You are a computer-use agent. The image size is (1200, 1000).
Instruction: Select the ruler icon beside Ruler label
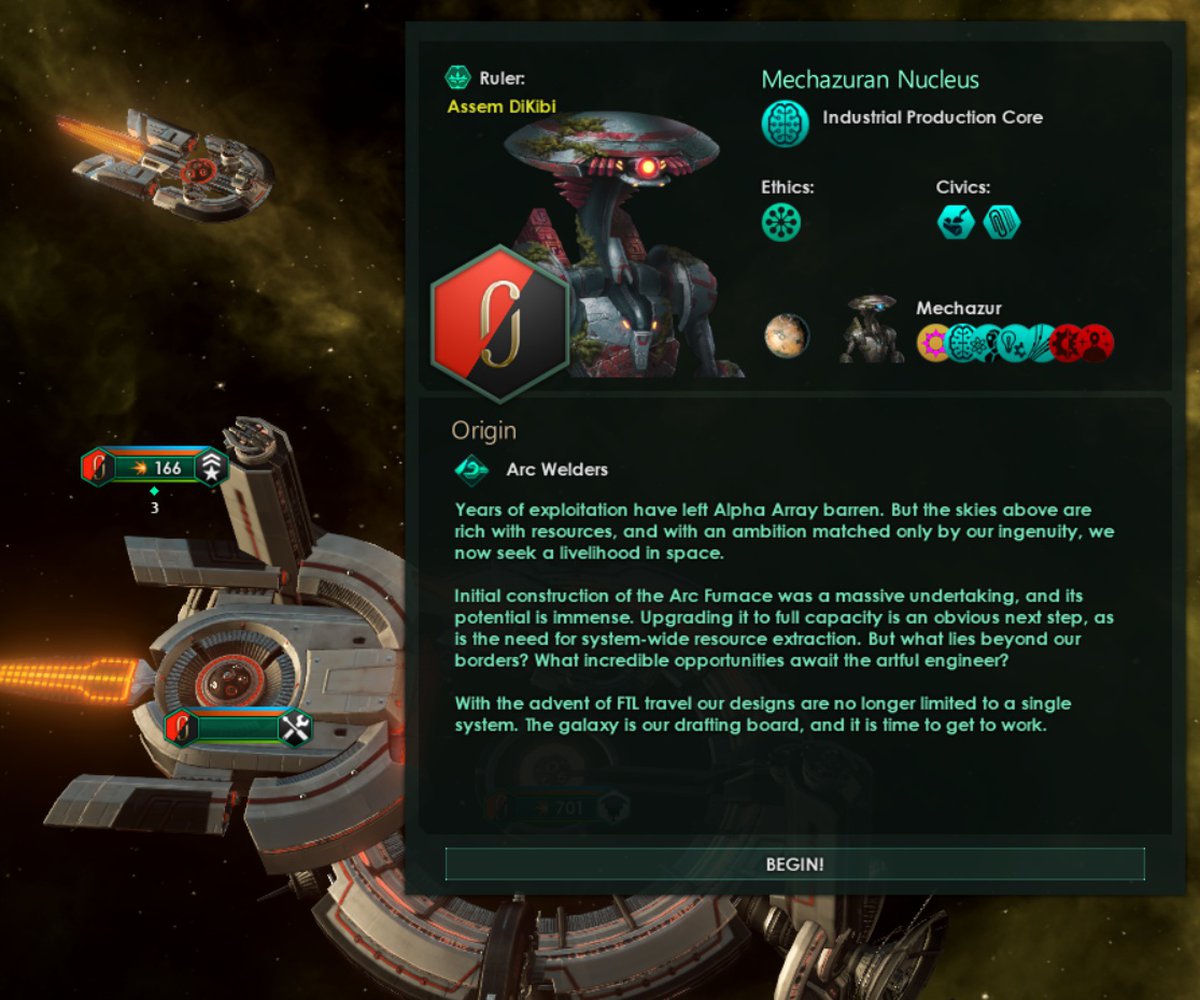pos(458,77)
